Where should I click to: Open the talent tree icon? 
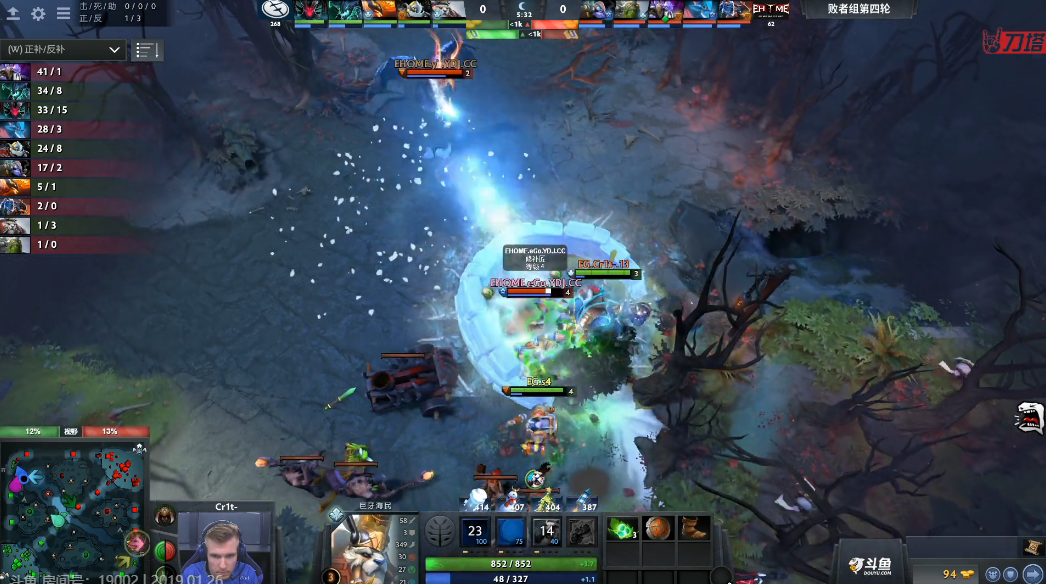point(438,532)
